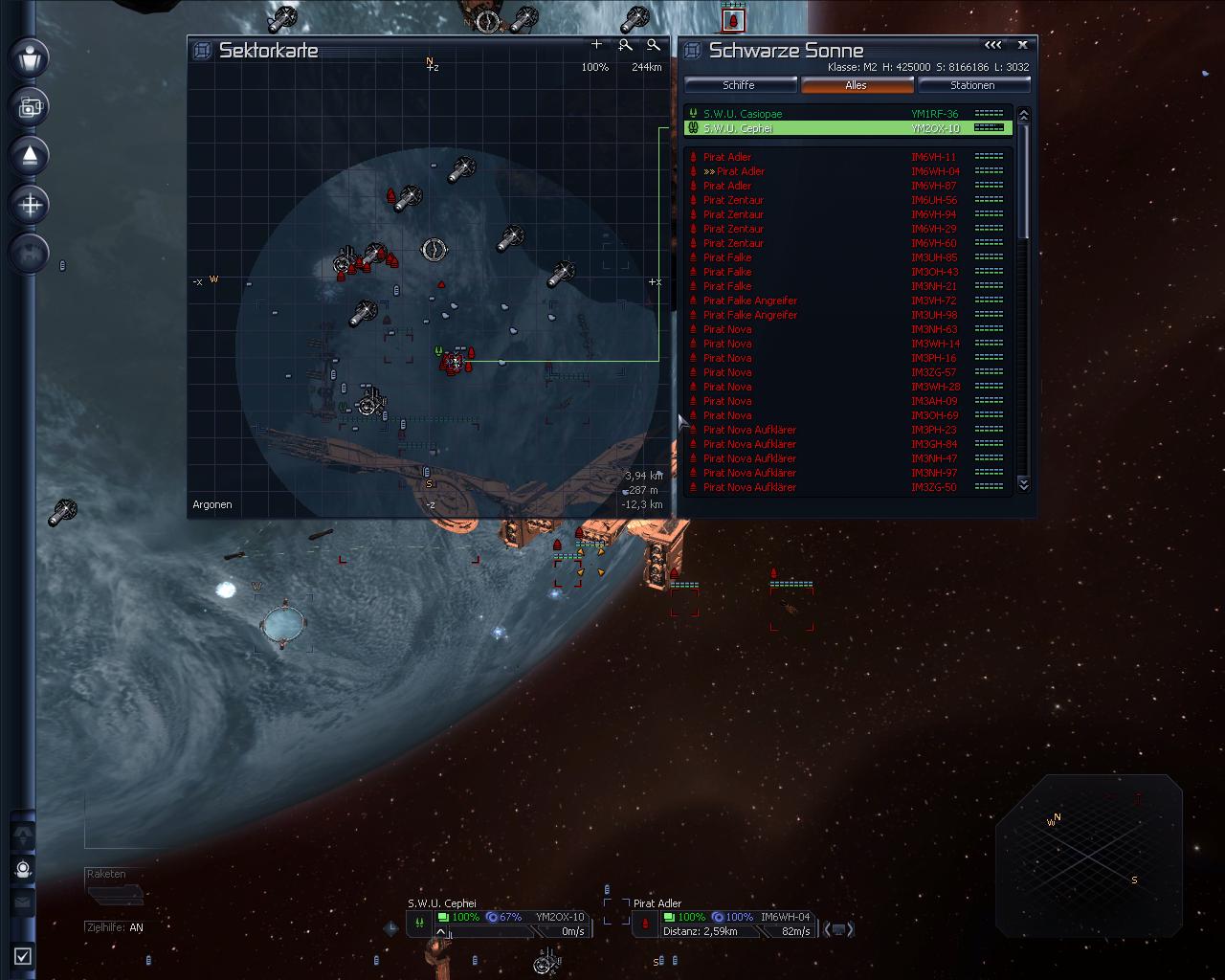Screen dimensions: 1225x980
Task: Click the sector map zoom-in magnifier
Action: coord(625,44)
